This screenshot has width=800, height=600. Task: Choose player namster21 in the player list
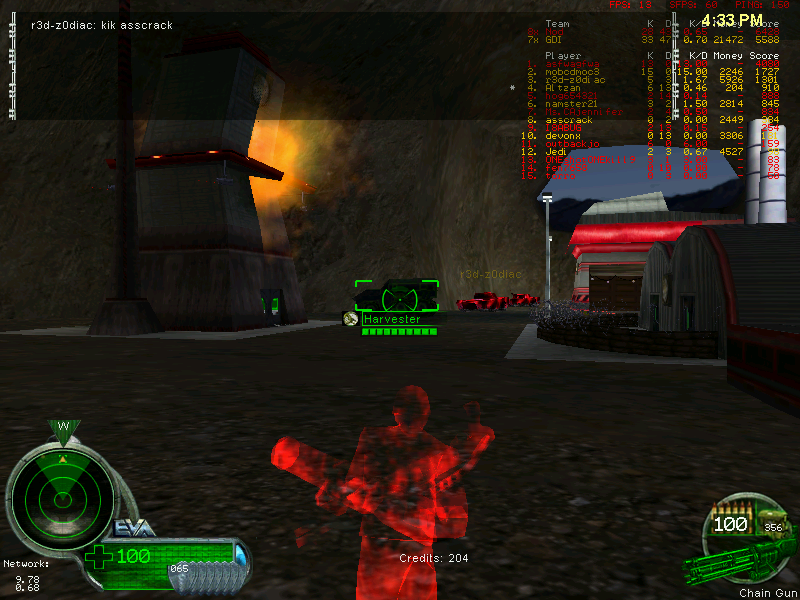(x=571, y=103)
